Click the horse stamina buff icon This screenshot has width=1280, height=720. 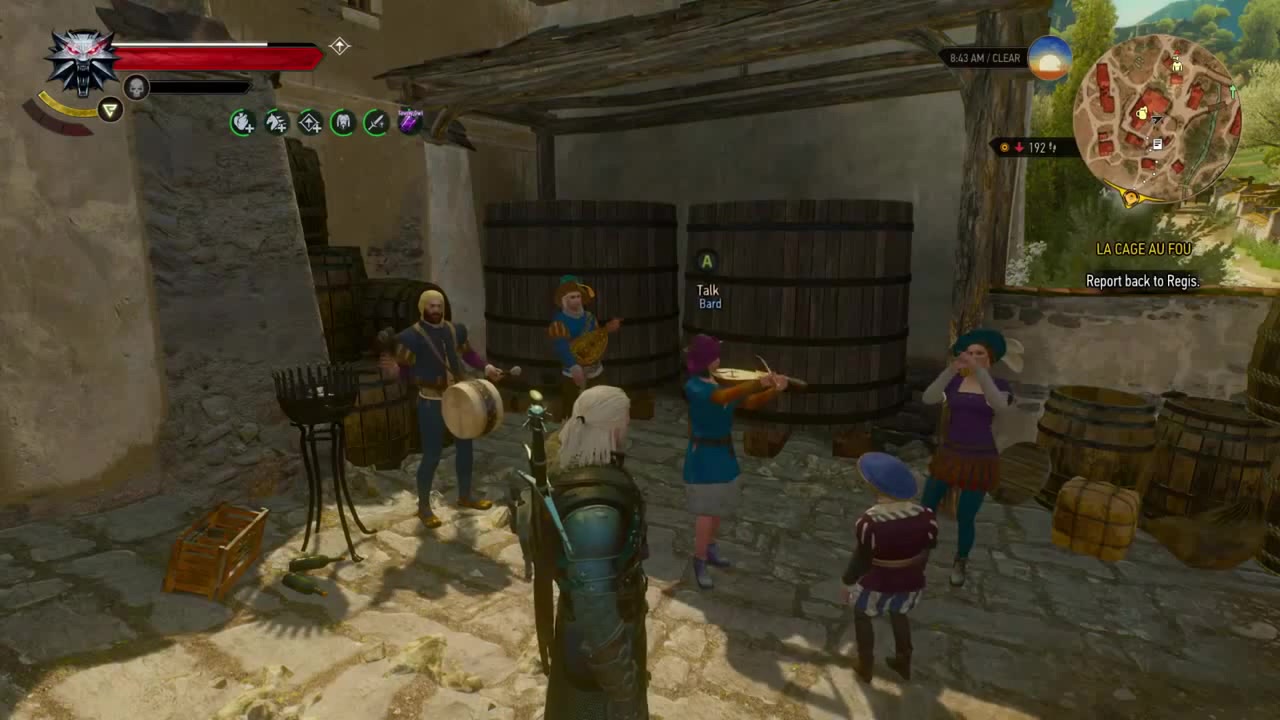pyautogui.click(x=277, y=125)
